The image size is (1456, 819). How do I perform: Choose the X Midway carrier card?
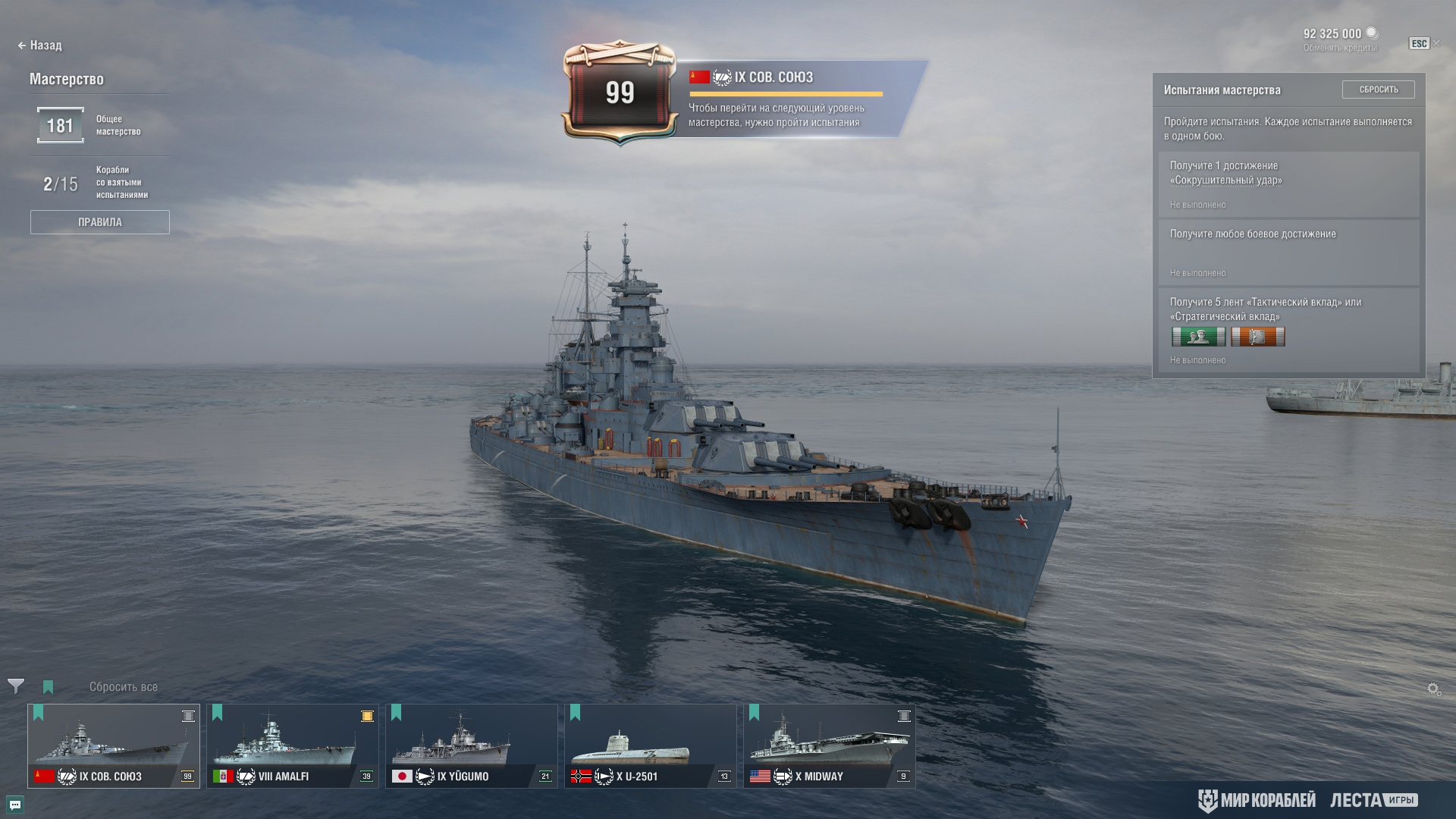click(830, 746)
